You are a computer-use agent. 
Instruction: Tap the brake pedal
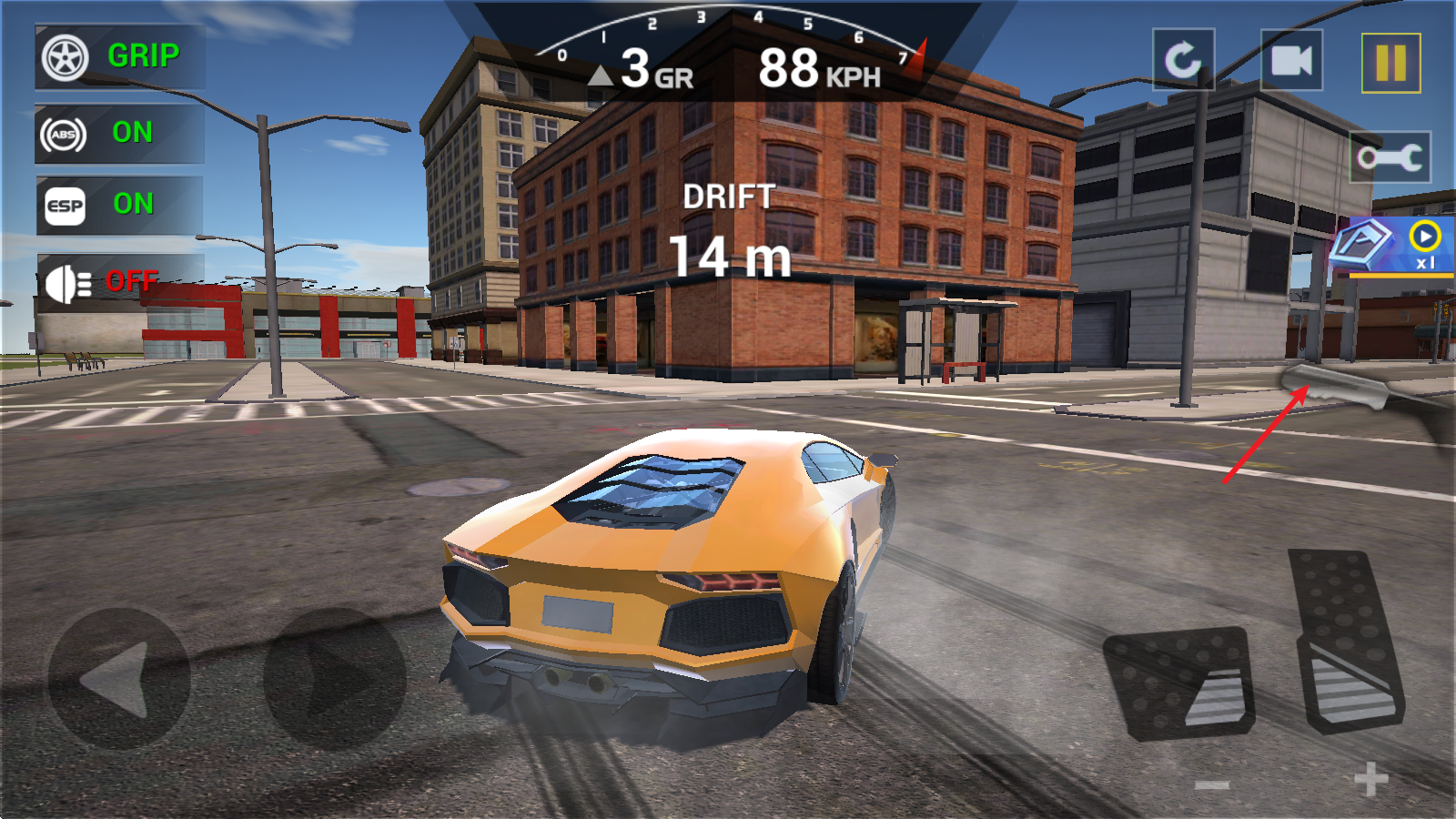point(1180,682)
